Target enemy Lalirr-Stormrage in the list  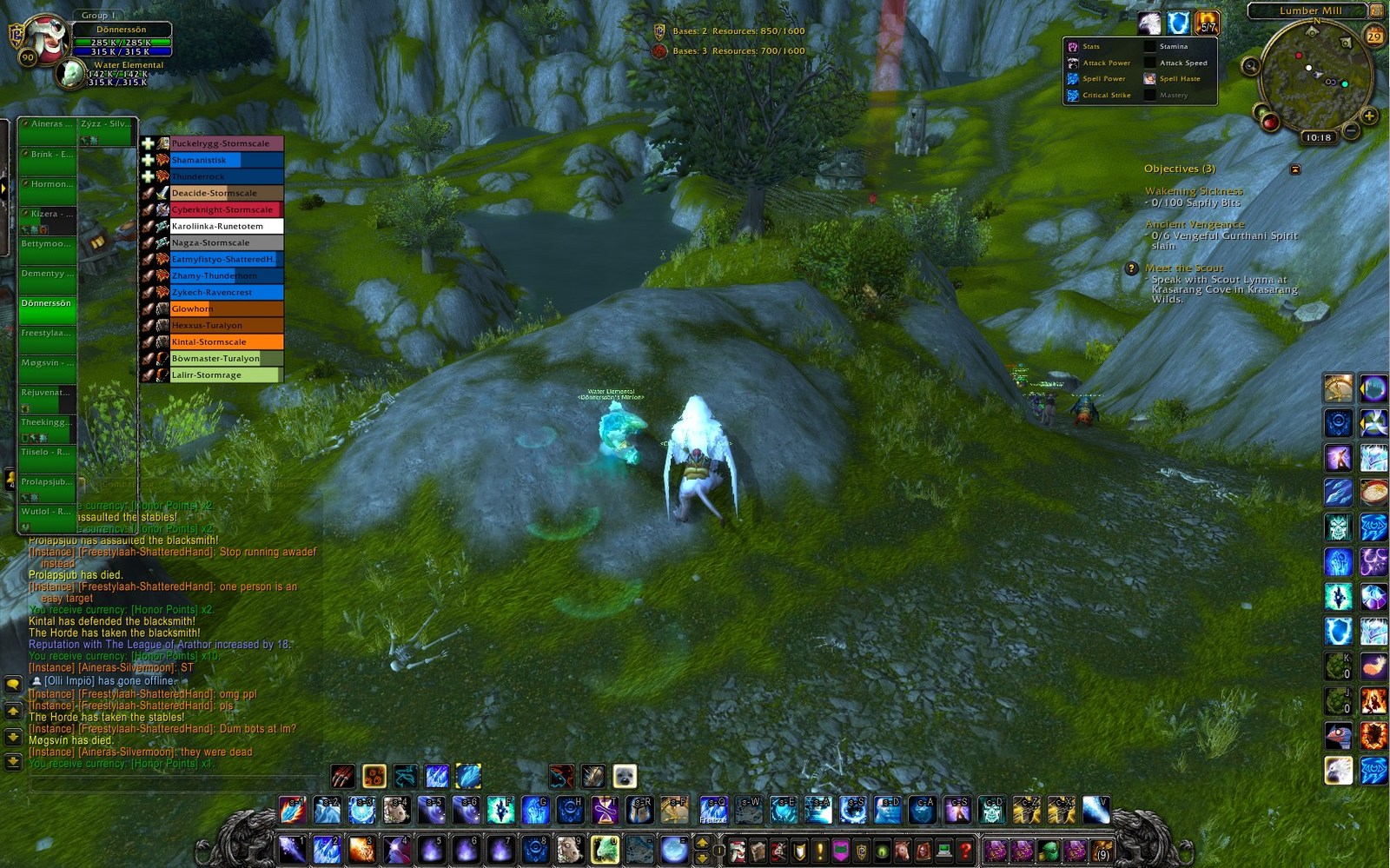[x=224, y=375]
